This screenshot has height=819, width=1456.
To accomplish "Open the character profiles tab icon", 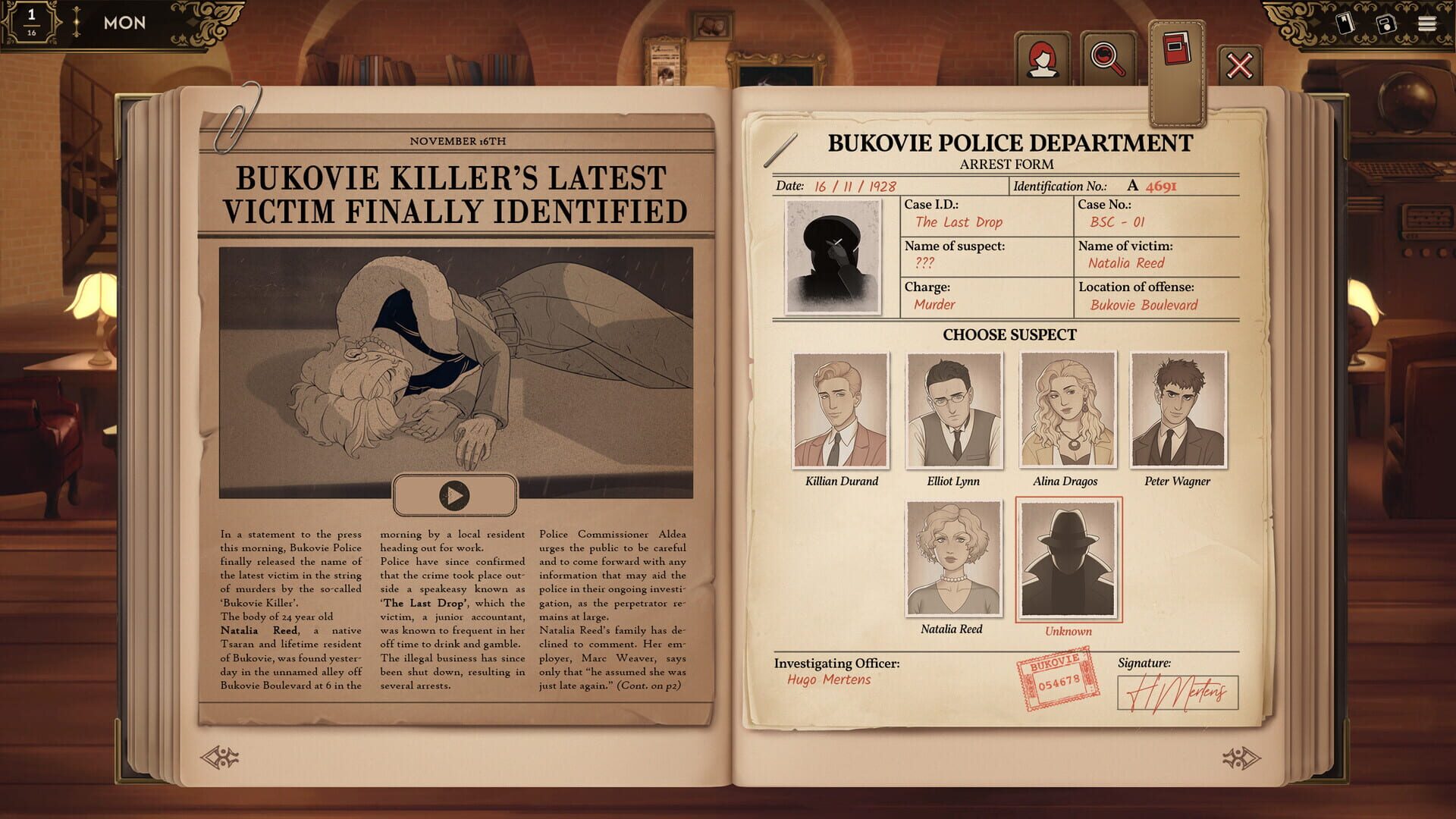I will click(1044, 58).
